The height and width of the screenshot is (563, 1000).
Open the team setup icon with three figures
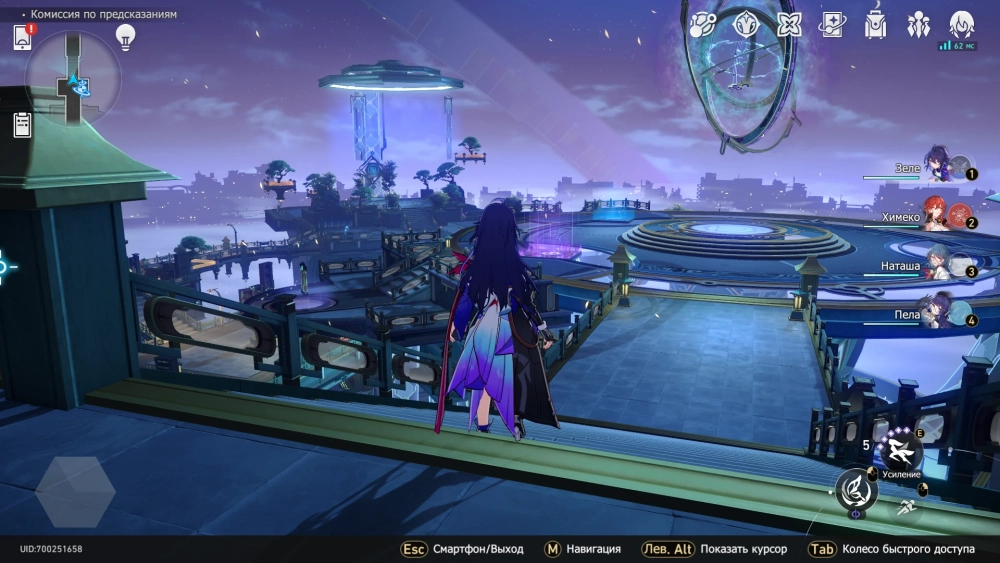click(918, 24)
